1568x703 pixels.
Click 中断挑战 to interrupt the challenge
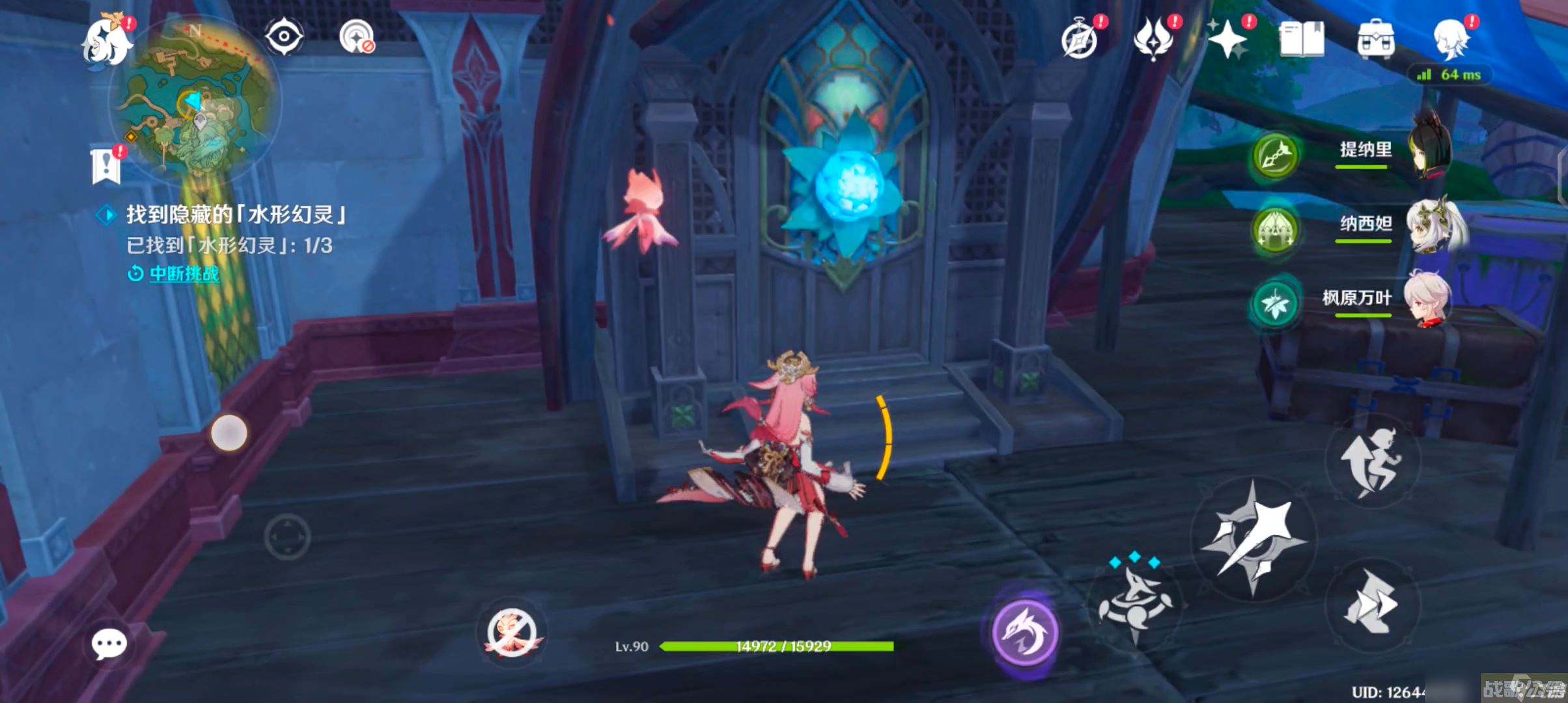click(184, 273)
